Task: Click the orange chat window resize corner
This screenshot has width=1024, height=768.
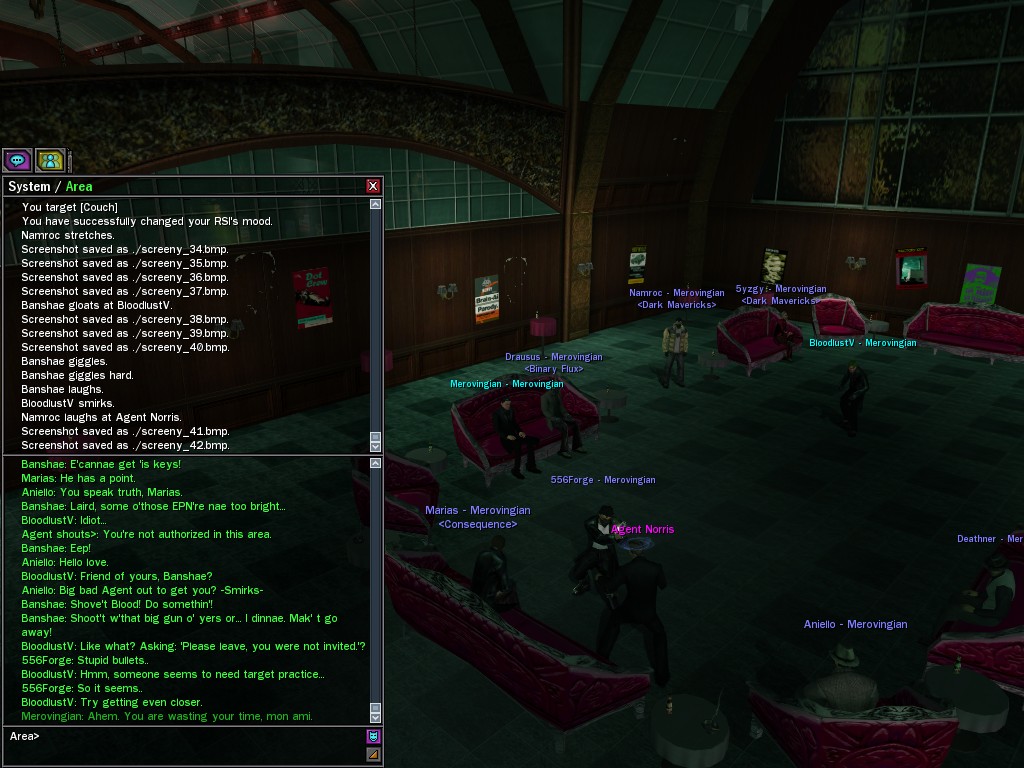Action: click(x=373, y=754)
